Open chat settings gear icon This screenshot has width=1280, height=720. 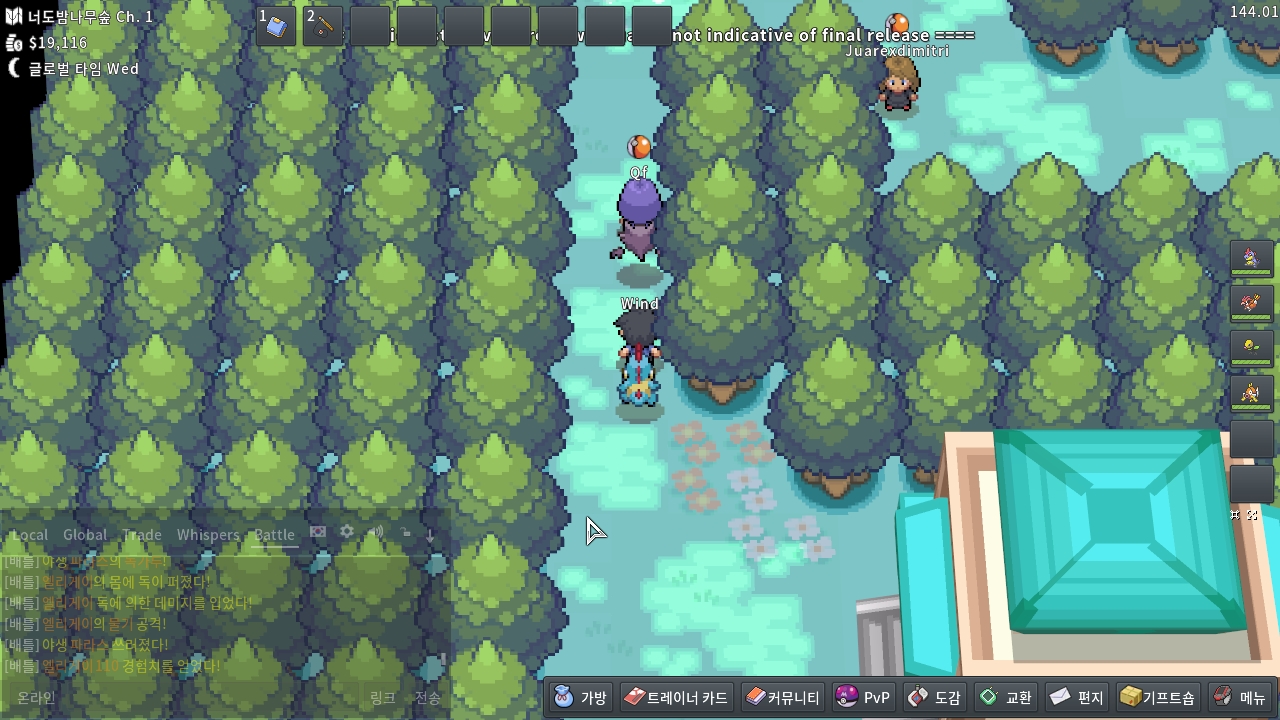point(347,532)
